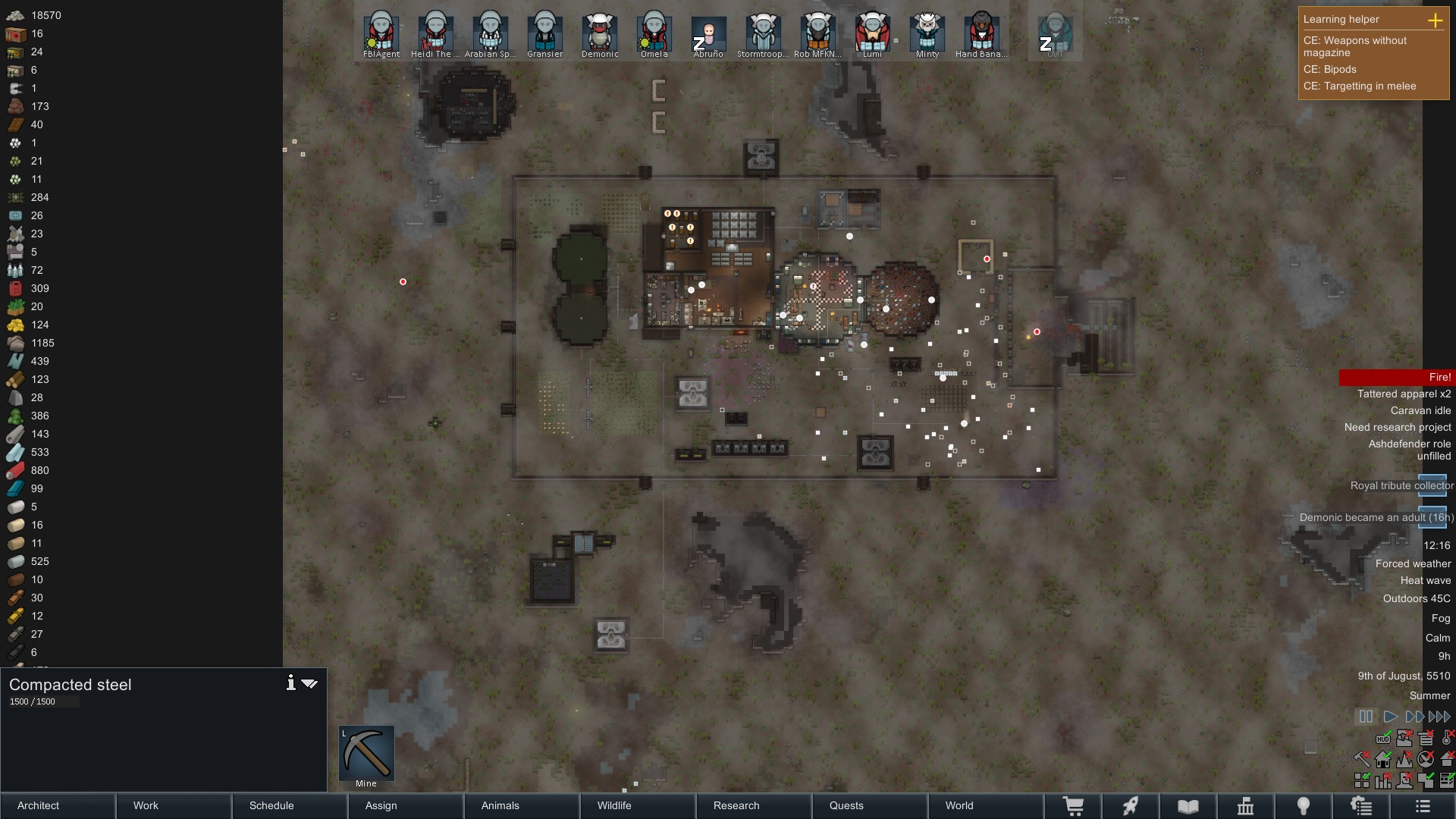Toggle the HUD visibility icon
The width and height of the screenshot is (1456, 819).
click(1383, 738)
